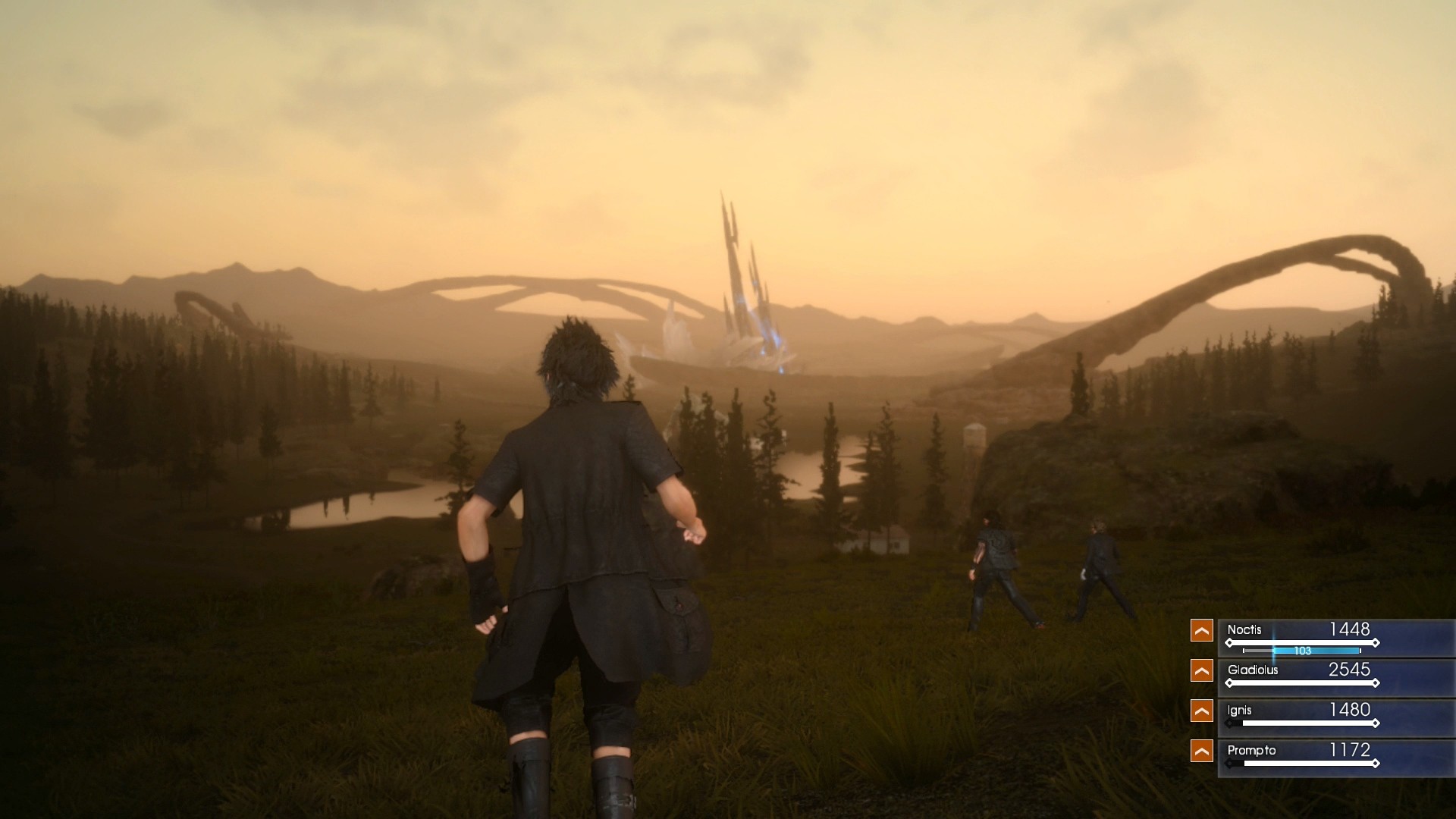Click the orange level-up chevron beside Gladiolus
Viewport: 1456px width, 819px height.
(1202, 670)
